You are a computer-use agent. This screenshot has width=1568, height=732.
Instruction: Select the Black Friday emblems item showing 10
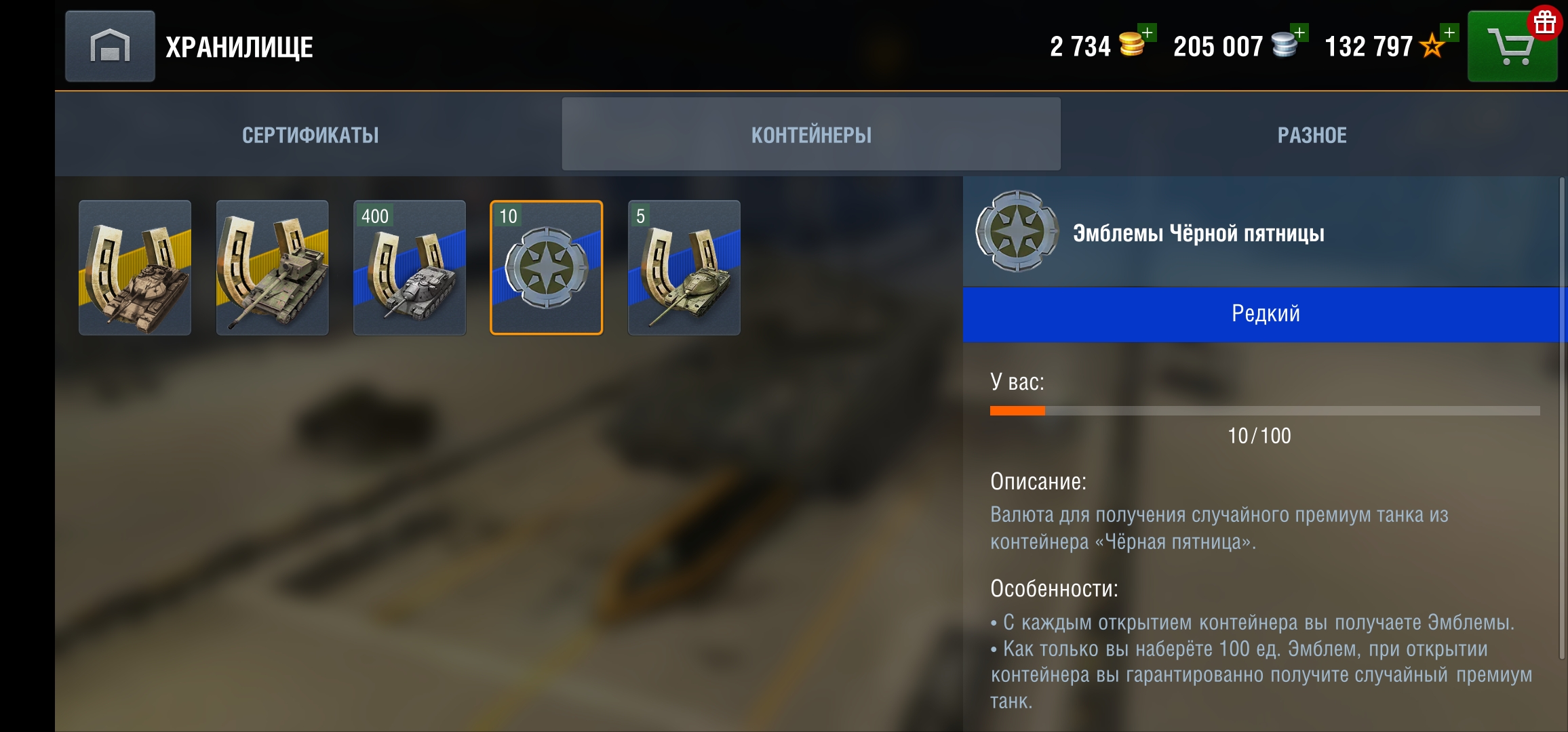point(545,268)
